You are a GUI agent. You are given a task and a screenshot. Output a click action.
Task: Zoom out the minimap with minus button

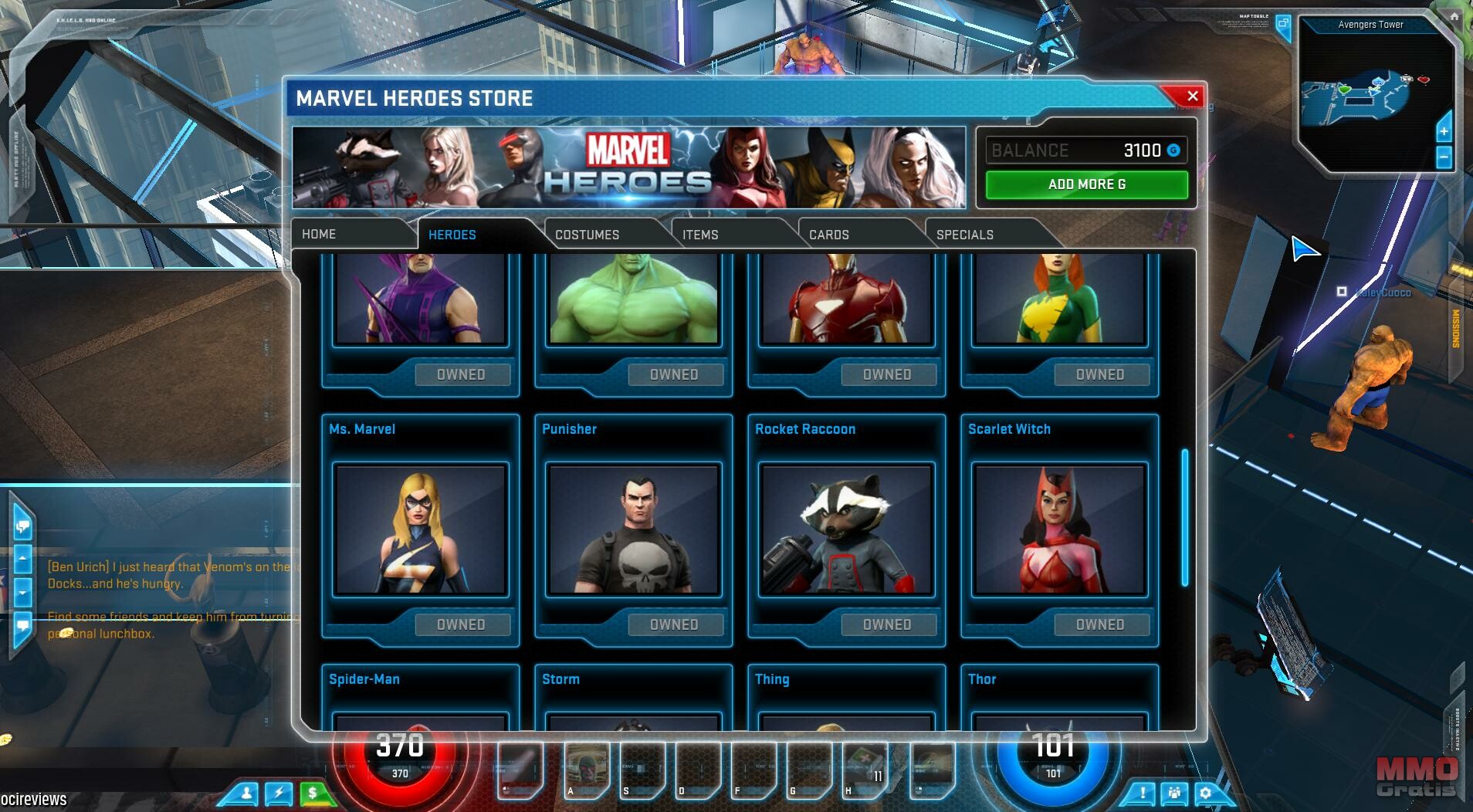click(x=1444, y=158)
